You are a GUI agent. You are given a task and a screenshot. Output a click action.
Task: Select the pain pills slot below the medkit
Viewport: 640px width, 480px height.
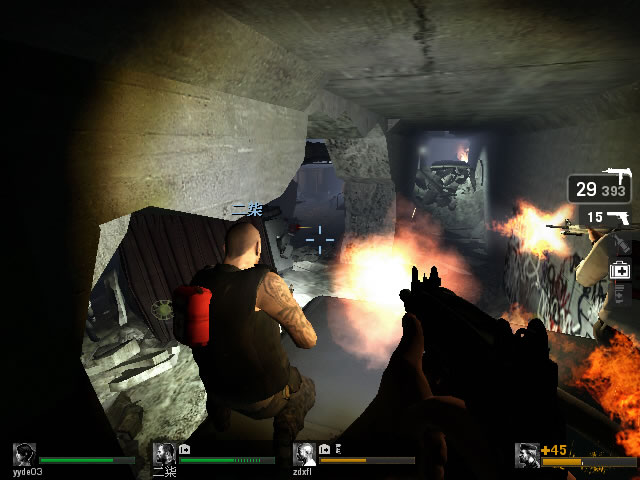620,293
